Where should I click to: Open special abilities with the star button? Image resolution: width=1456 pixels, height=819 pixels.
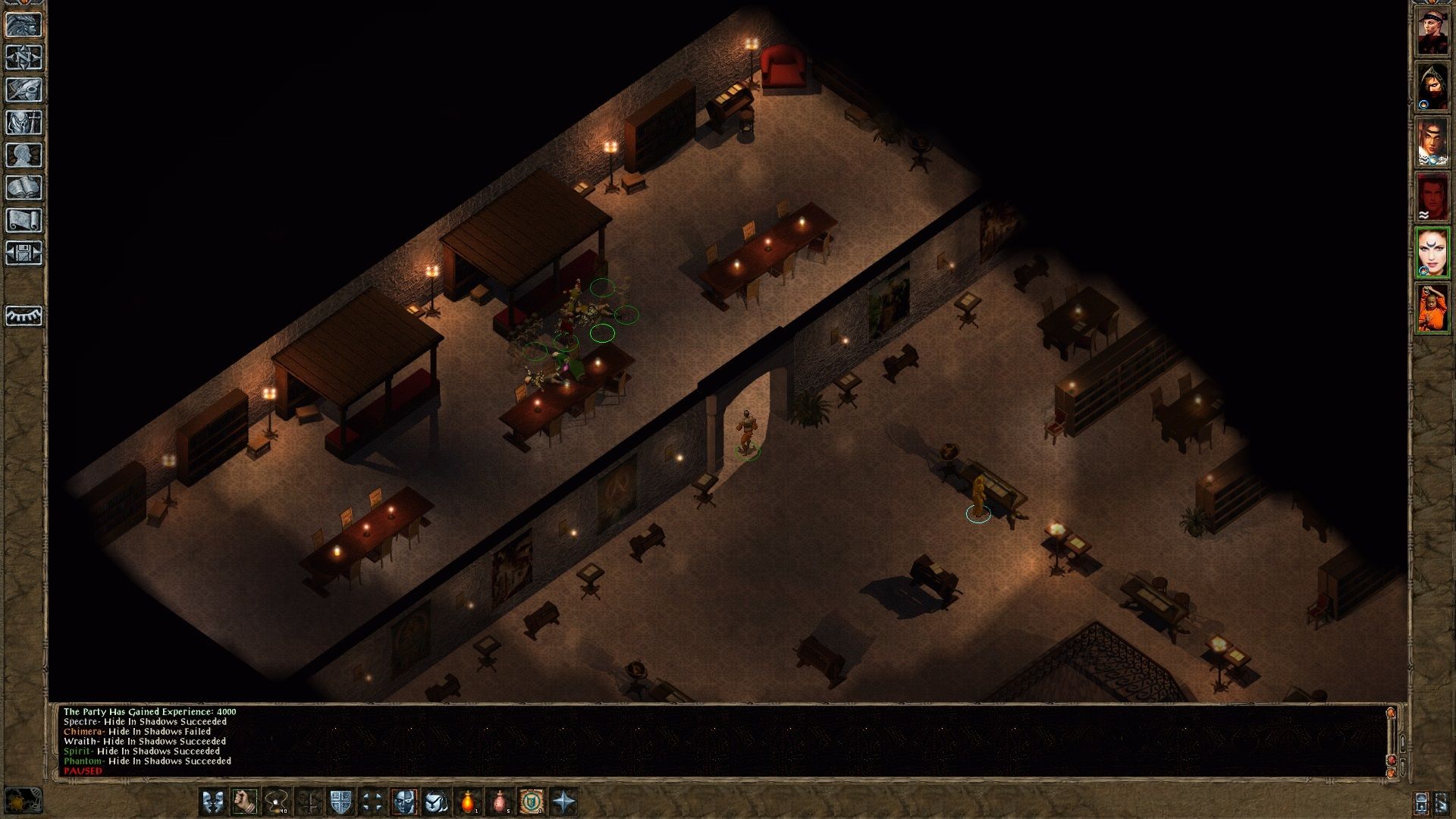click(x=564, y=802)
